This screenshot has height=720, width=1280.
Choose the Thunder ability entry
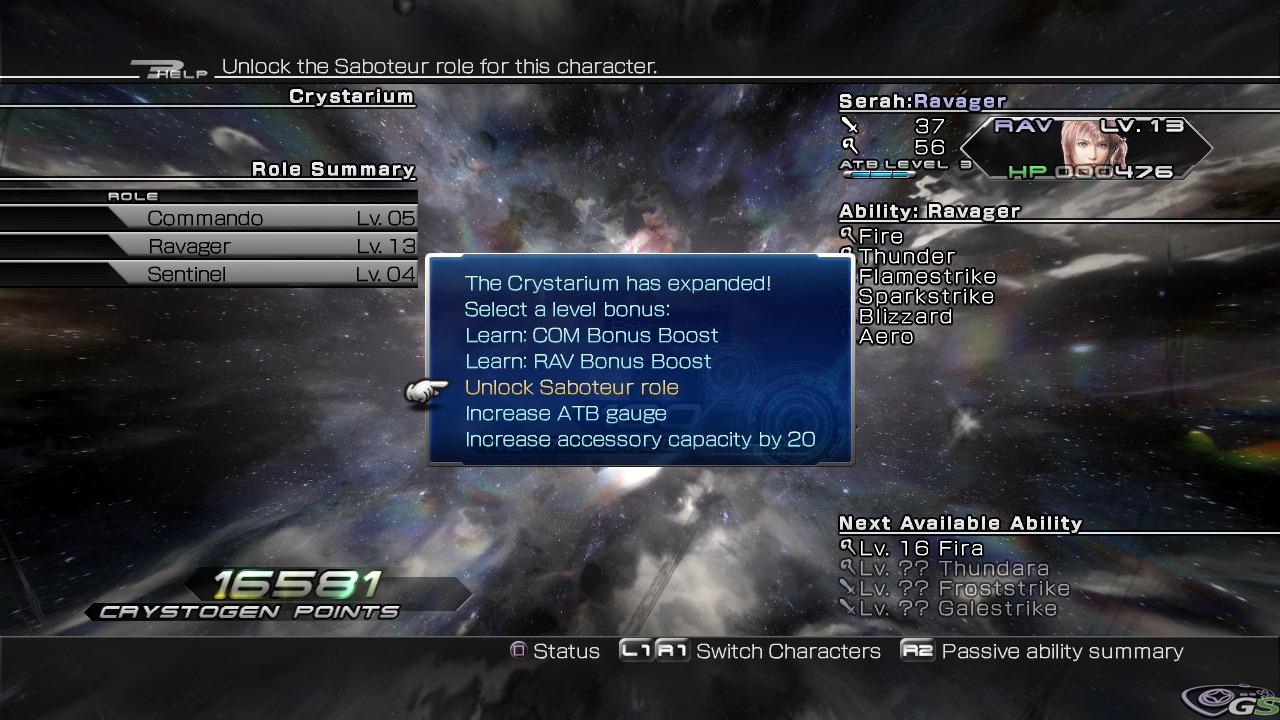[906, 257]
